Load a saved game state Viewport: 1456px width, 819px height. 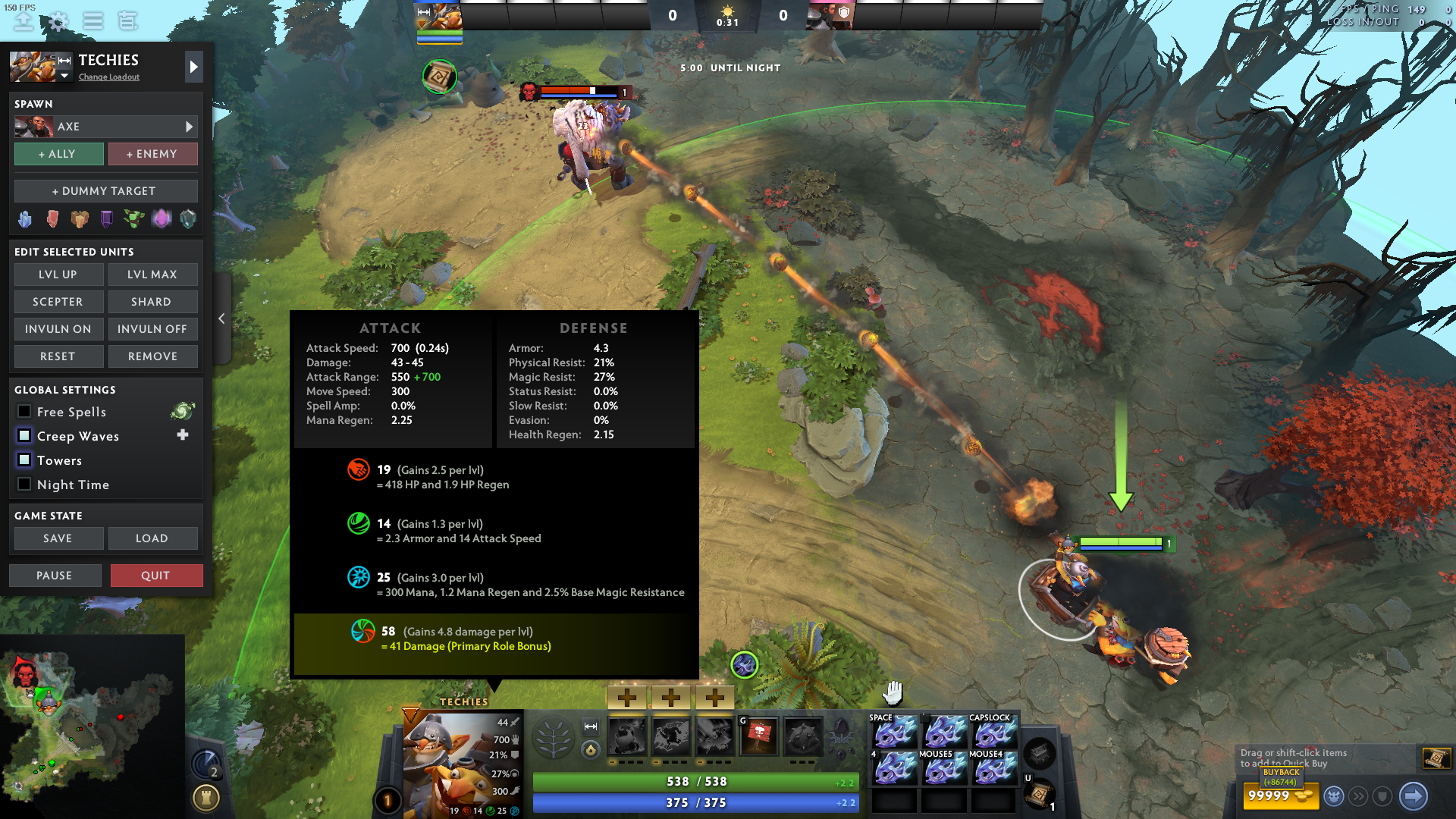(152, 538)
